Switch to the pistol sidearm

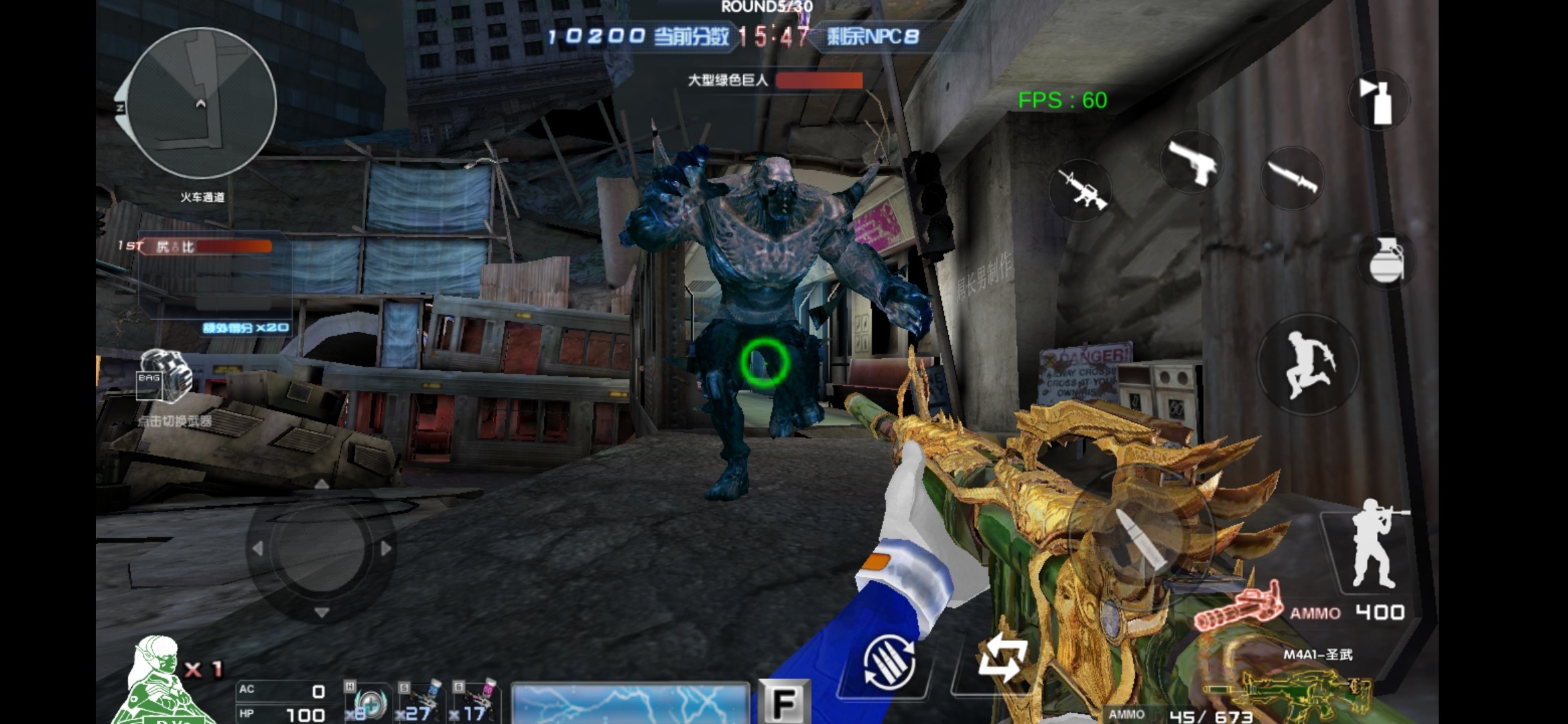[x=1192, y=162]
